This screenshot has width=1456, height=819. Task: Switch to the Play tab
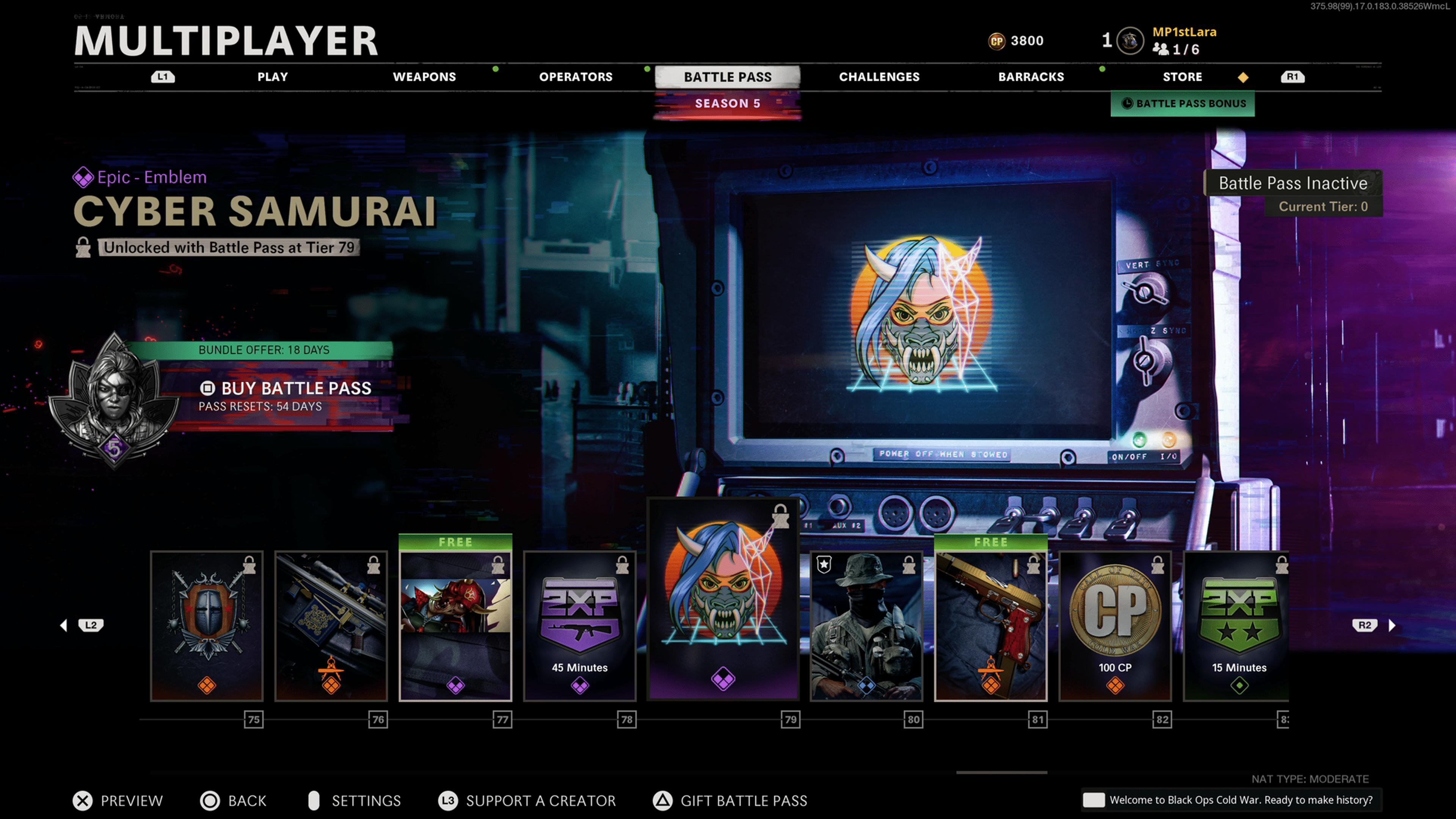[273, 77]
